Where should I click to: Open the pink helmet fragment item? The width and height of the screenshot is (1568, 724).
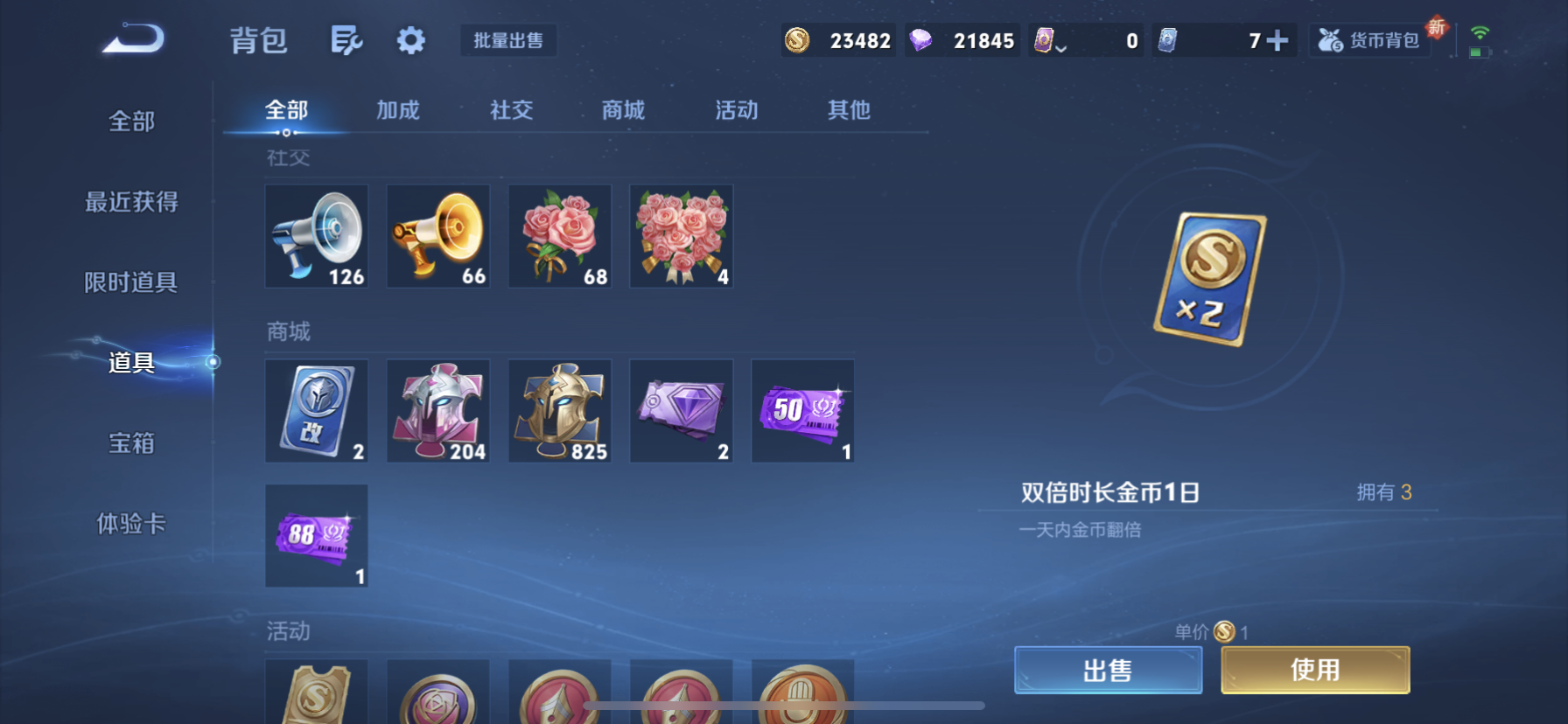[x=437, y=410]
